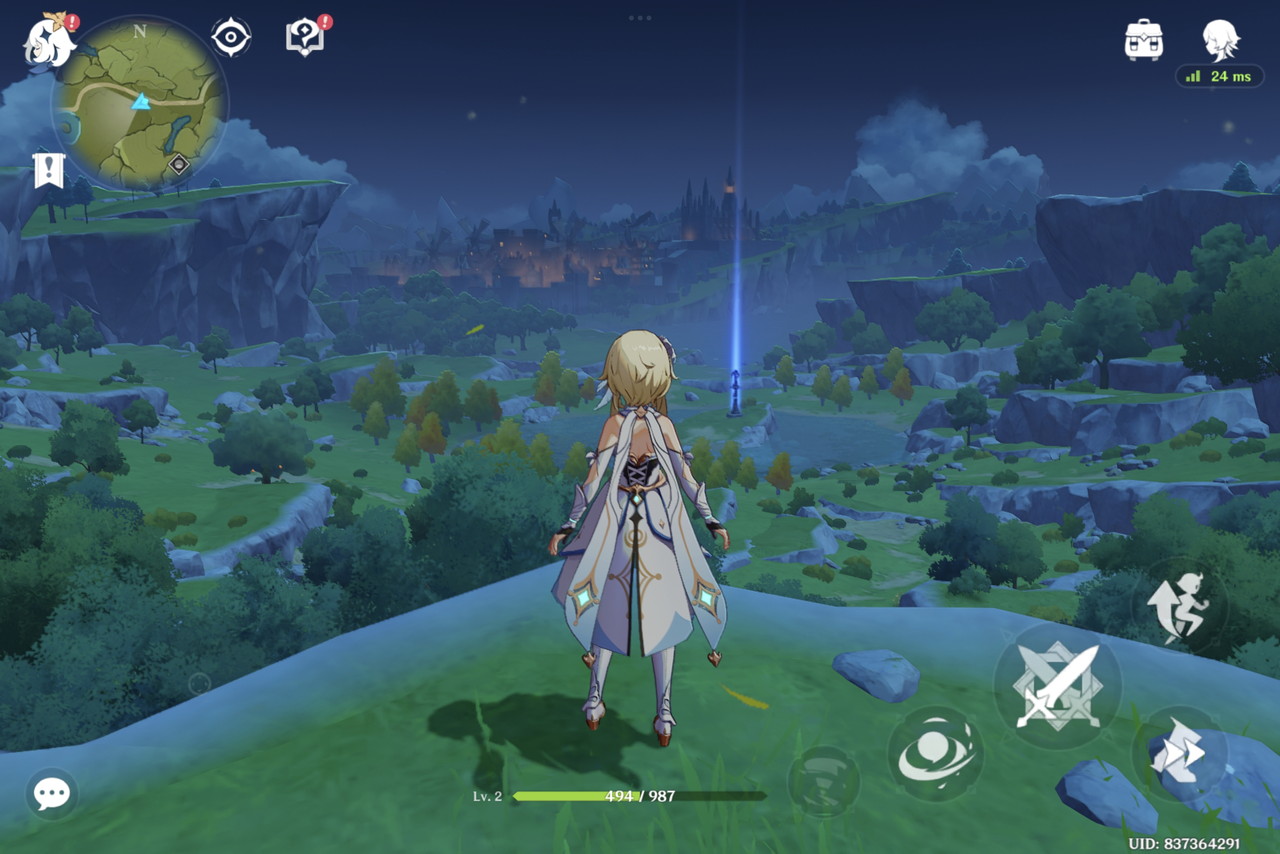Open the chat speech bubble
Viewport: 1280px width, 854px height.
(x=51, y=794)
